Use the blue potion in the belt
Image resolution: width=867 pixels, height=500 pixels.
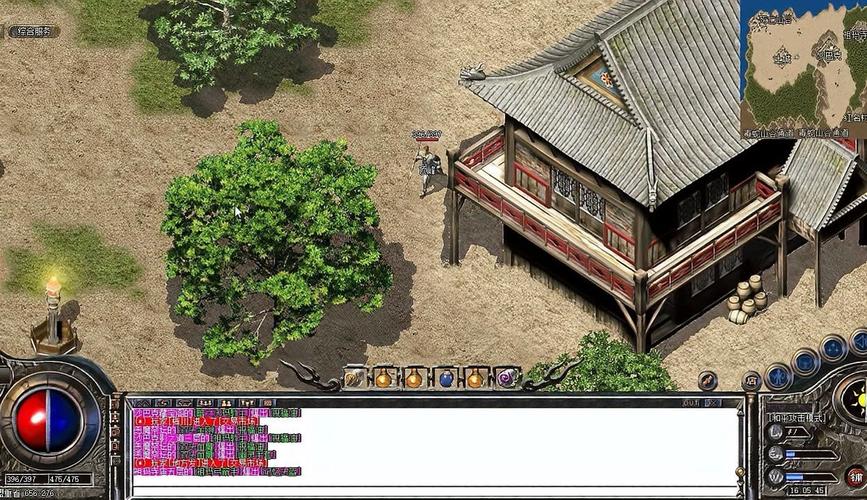point(445,378)
